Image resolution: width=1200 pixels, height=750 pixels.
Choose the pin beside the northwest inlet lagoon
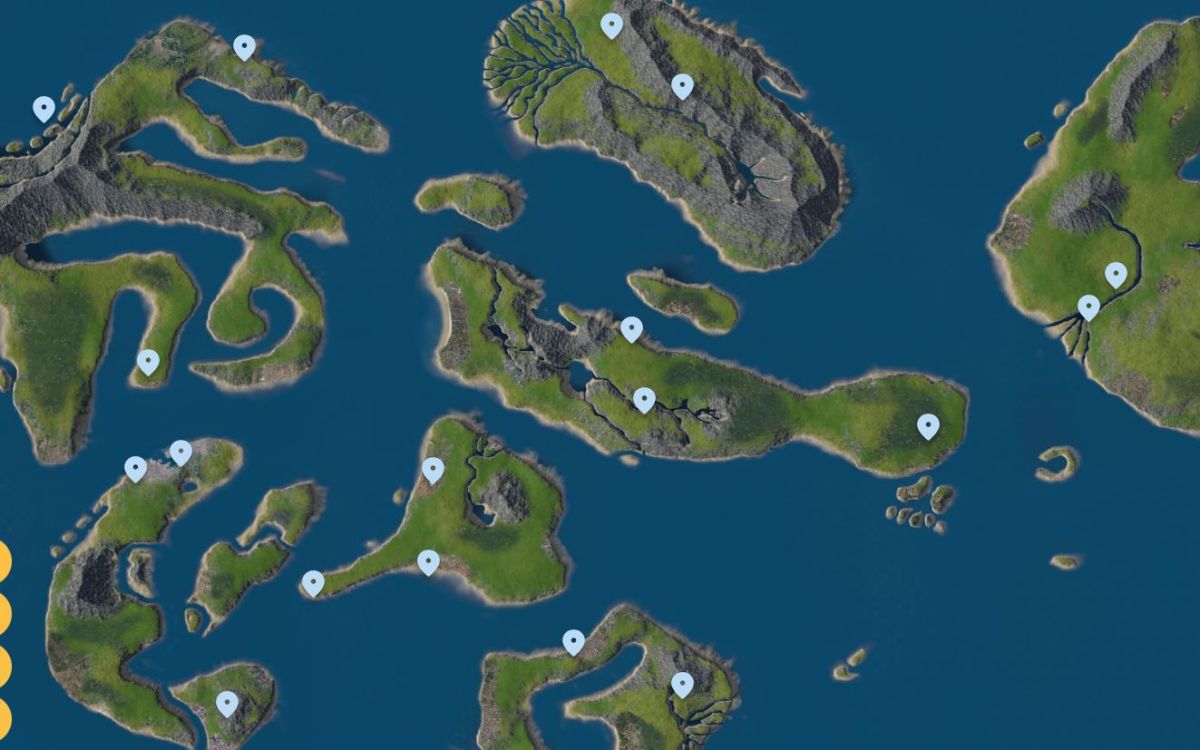(x=244, y=47)
